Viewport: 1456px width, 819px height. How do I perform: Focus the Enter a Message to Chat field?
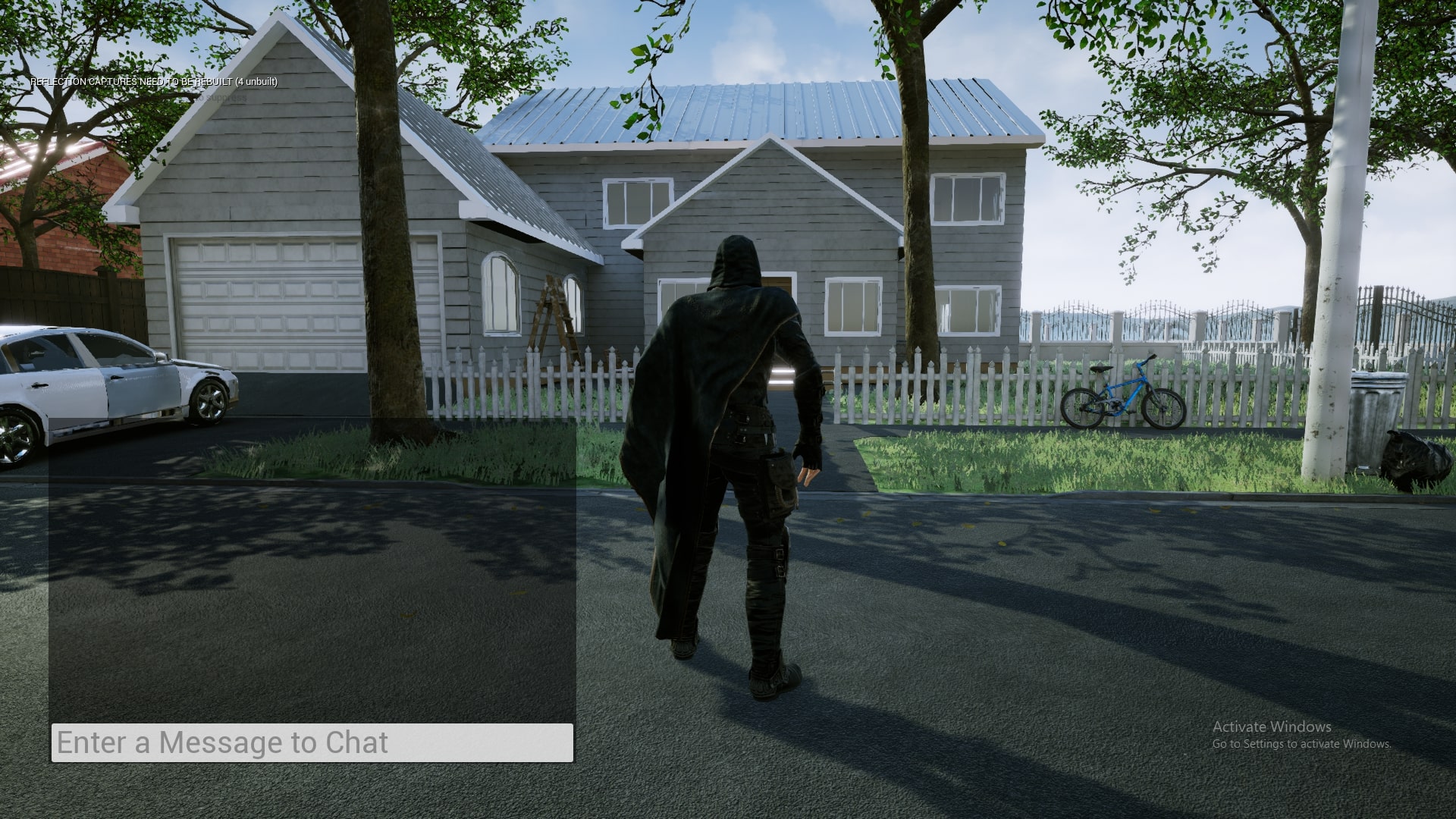pos(312,742)
